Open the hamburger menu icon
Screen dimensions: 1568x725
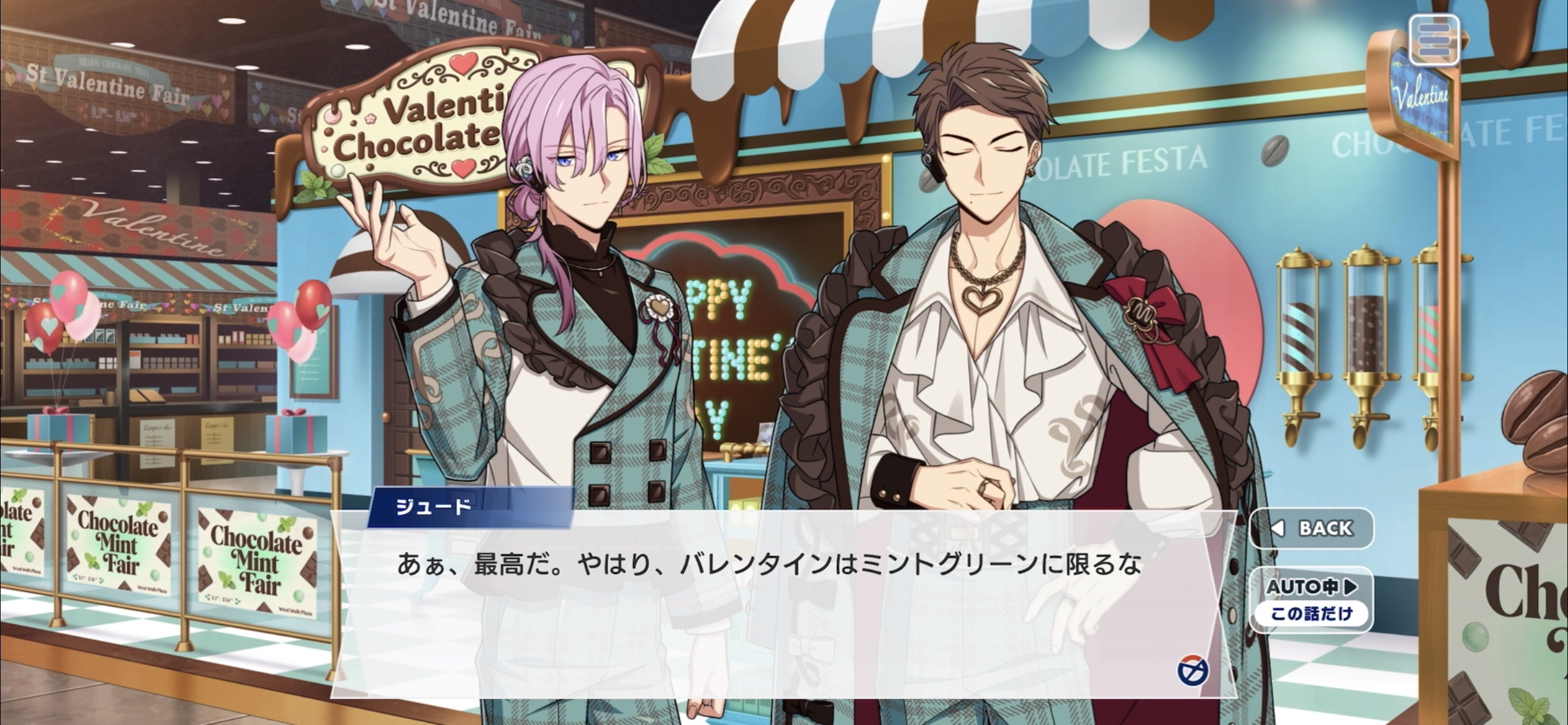[x=1434, y=40]
